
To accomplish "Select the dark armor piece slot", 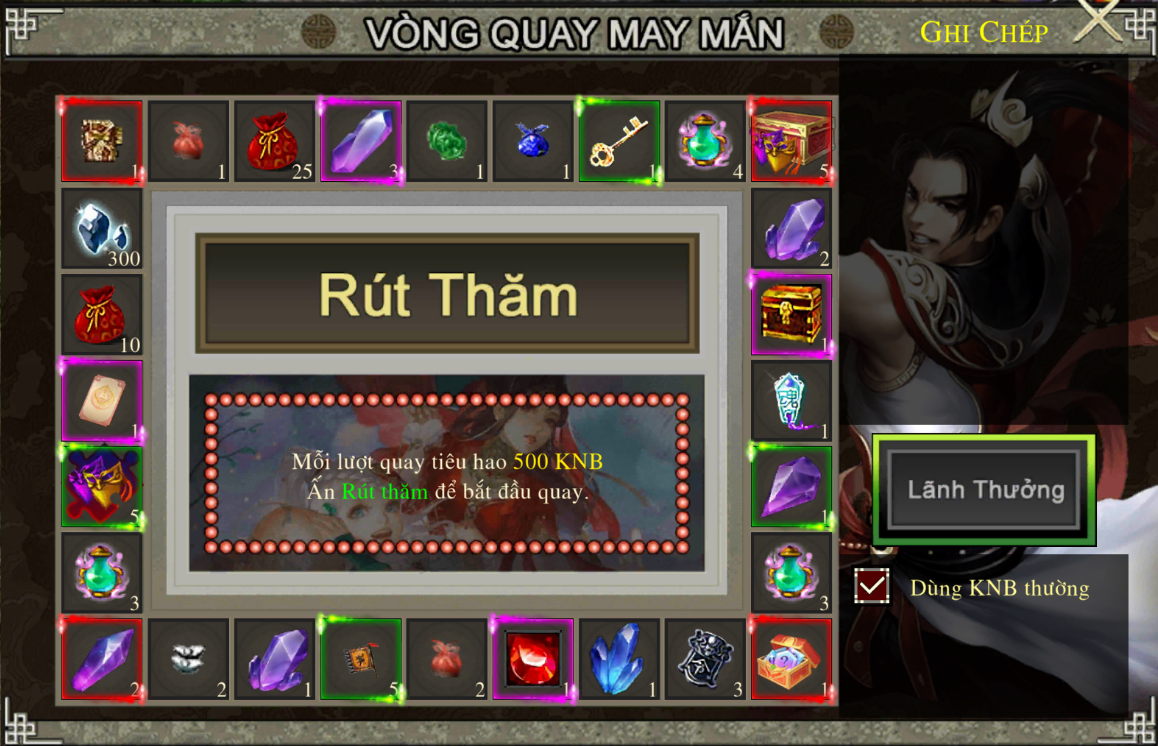I will coord(705,659).
